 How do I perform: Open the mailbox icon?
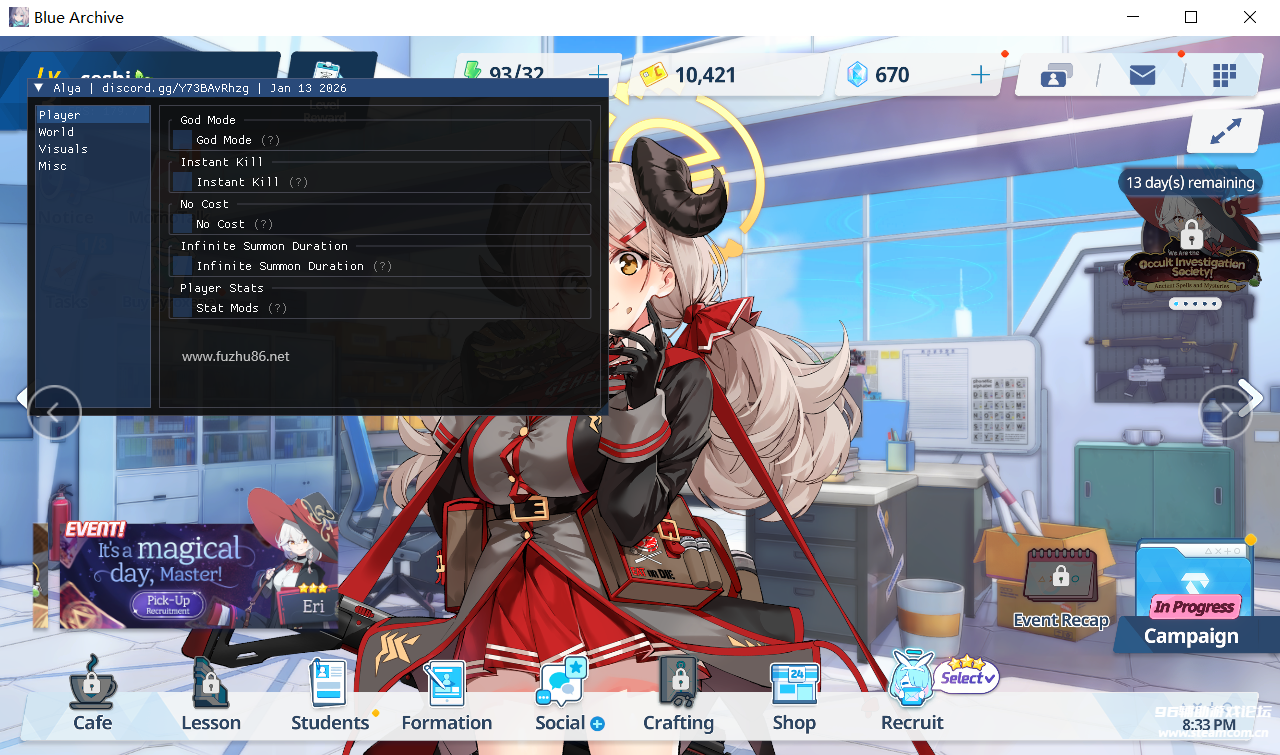tap(1142, 74)
